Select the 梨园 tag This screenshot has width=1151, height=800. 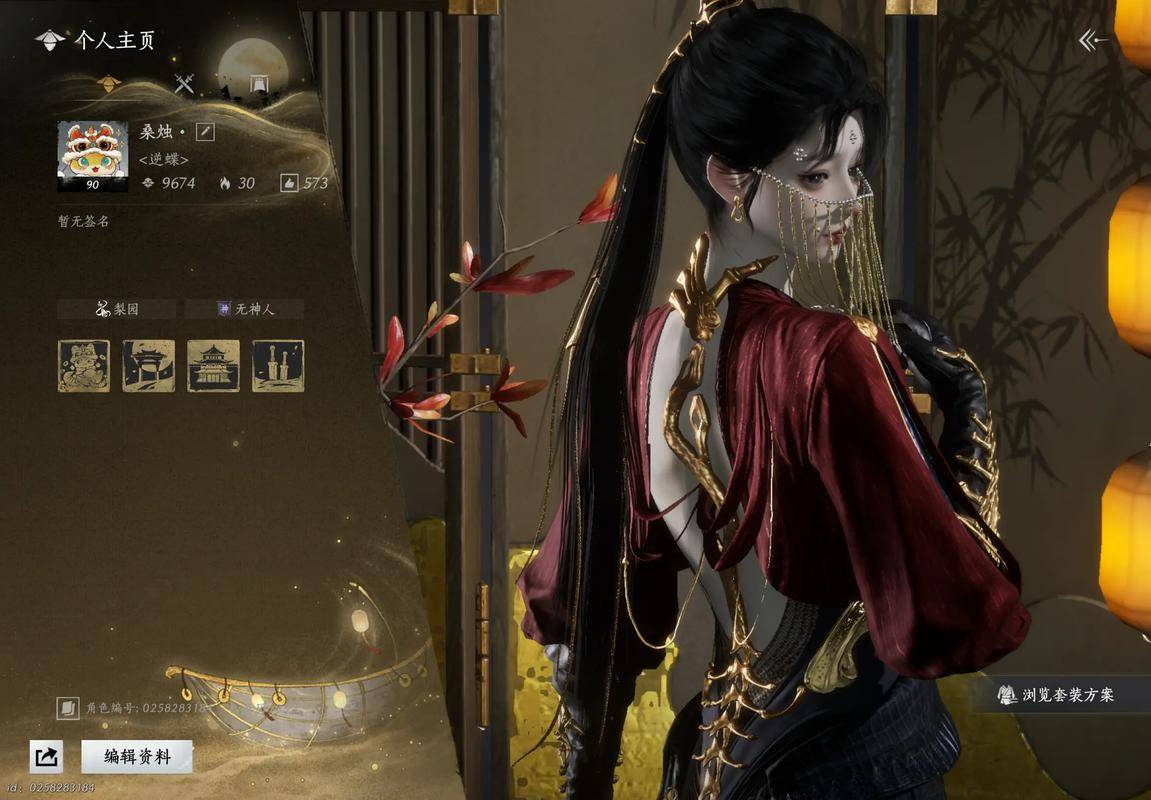coord(116,309)
